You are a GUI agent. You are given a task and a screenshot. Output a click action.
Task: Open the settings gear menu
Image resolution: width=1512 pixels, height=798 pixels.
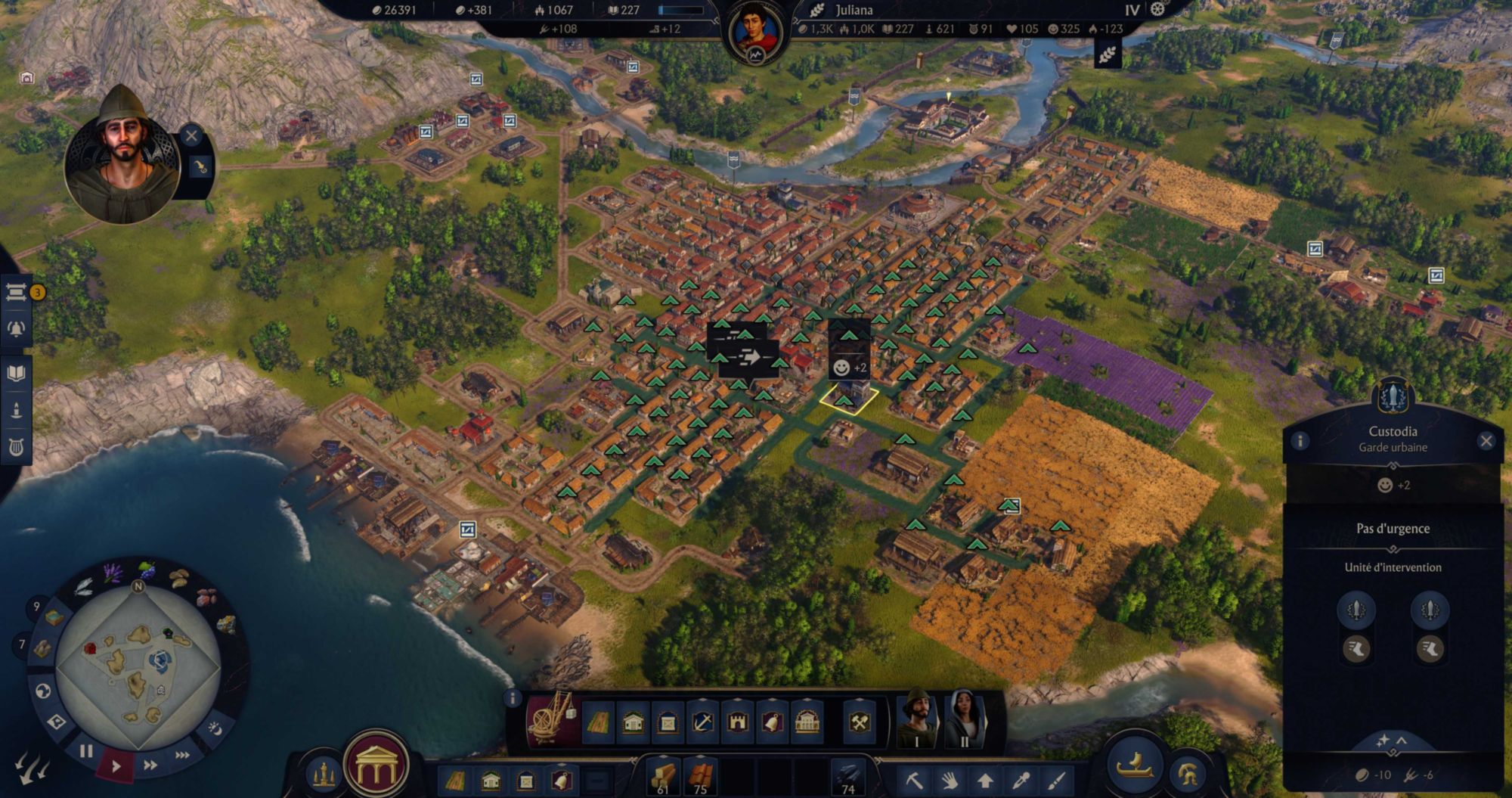(1157, 10)
